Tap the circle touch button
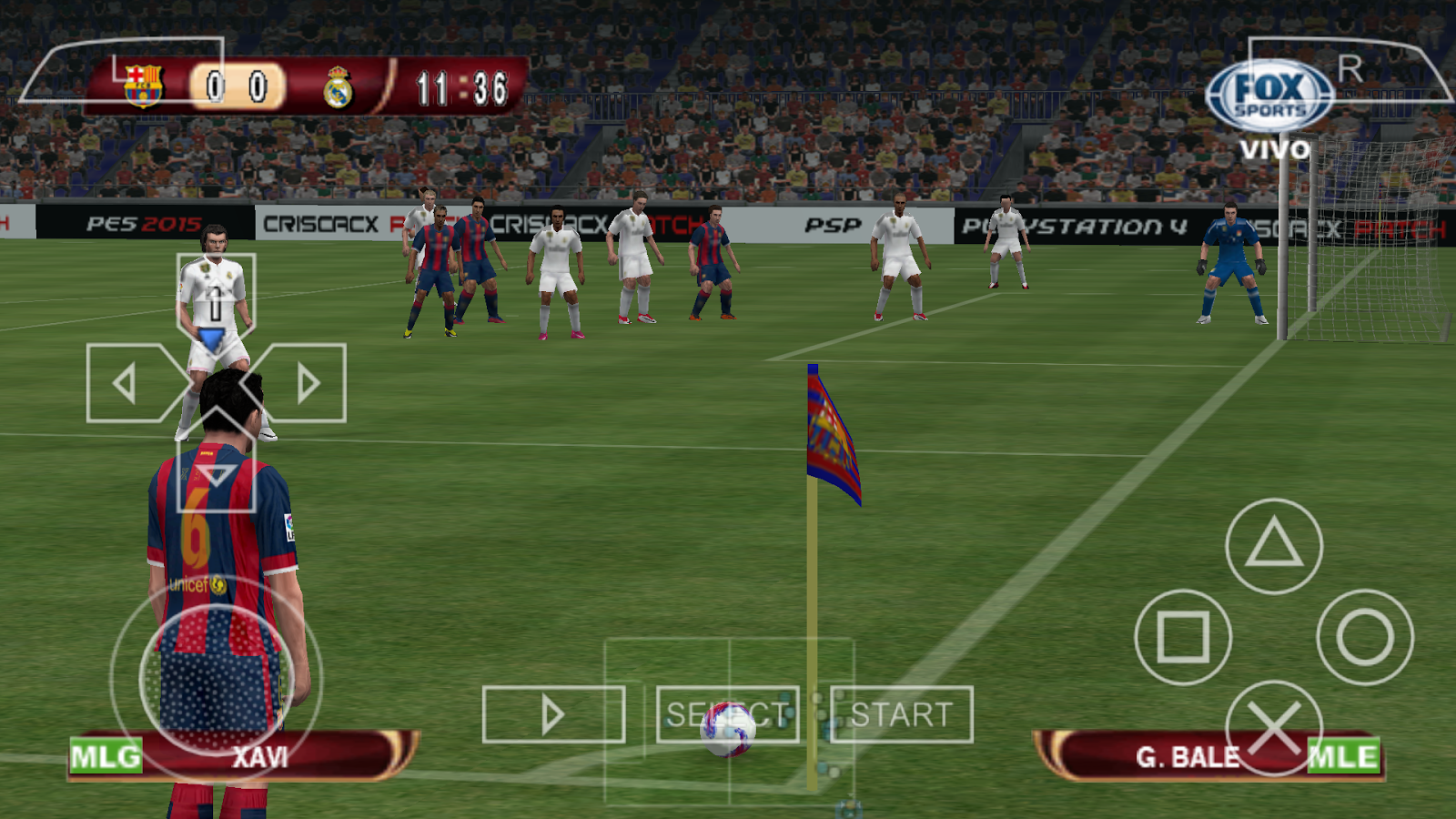This screenshot has width=1456, height=819. tap(1365, 637)
